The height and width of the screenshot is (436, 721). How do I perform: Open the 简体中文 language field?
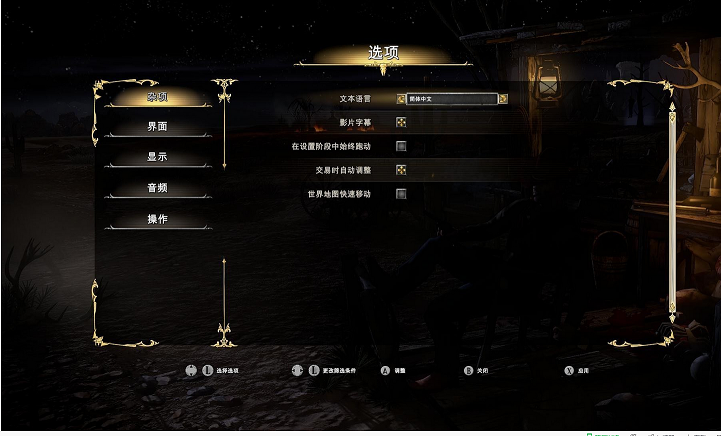pos(452,99)
